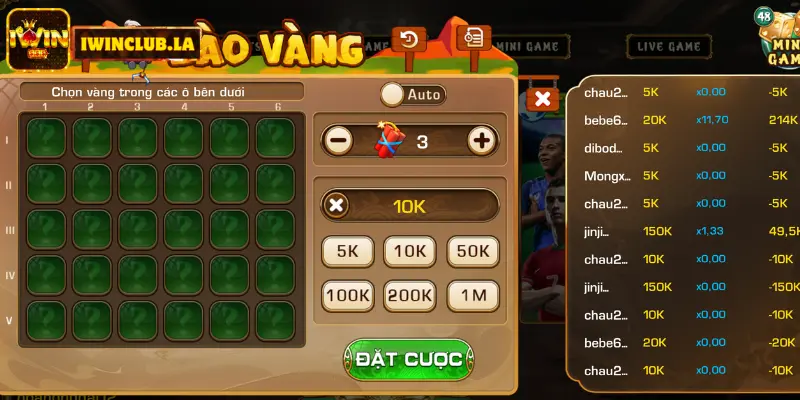The width and height of the screenshot is (800, 400).
Task: Select the 10K bet chip
Action: (409, 252)
